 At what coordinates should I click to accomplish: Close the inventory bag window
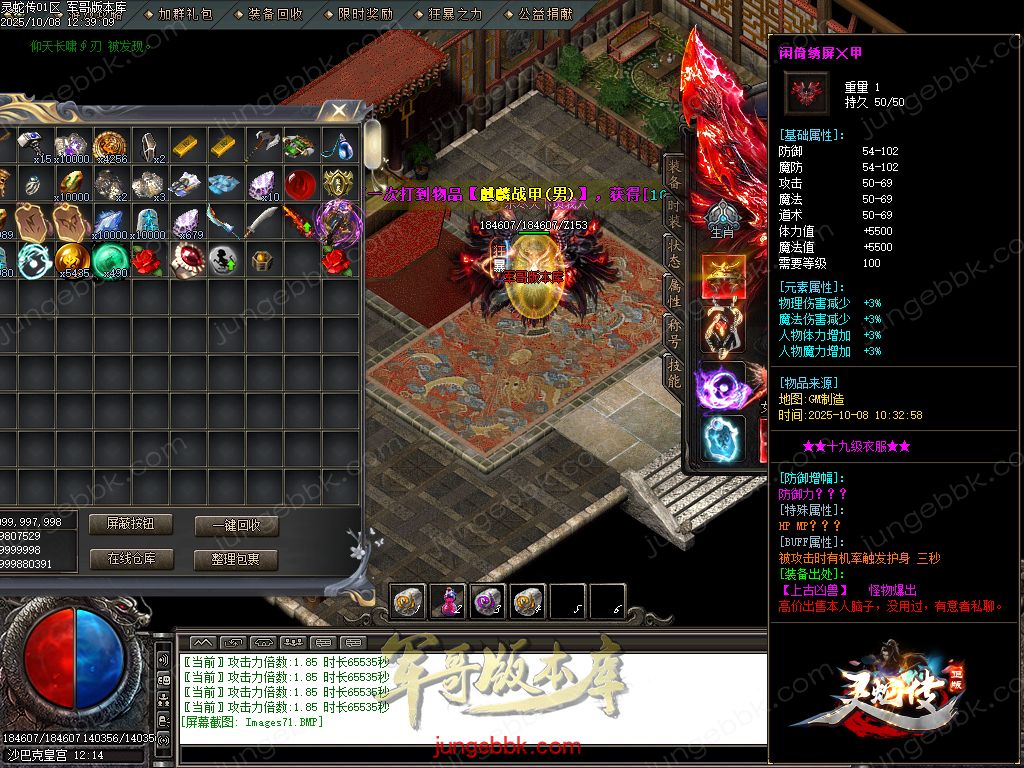[x=340, y=109]
